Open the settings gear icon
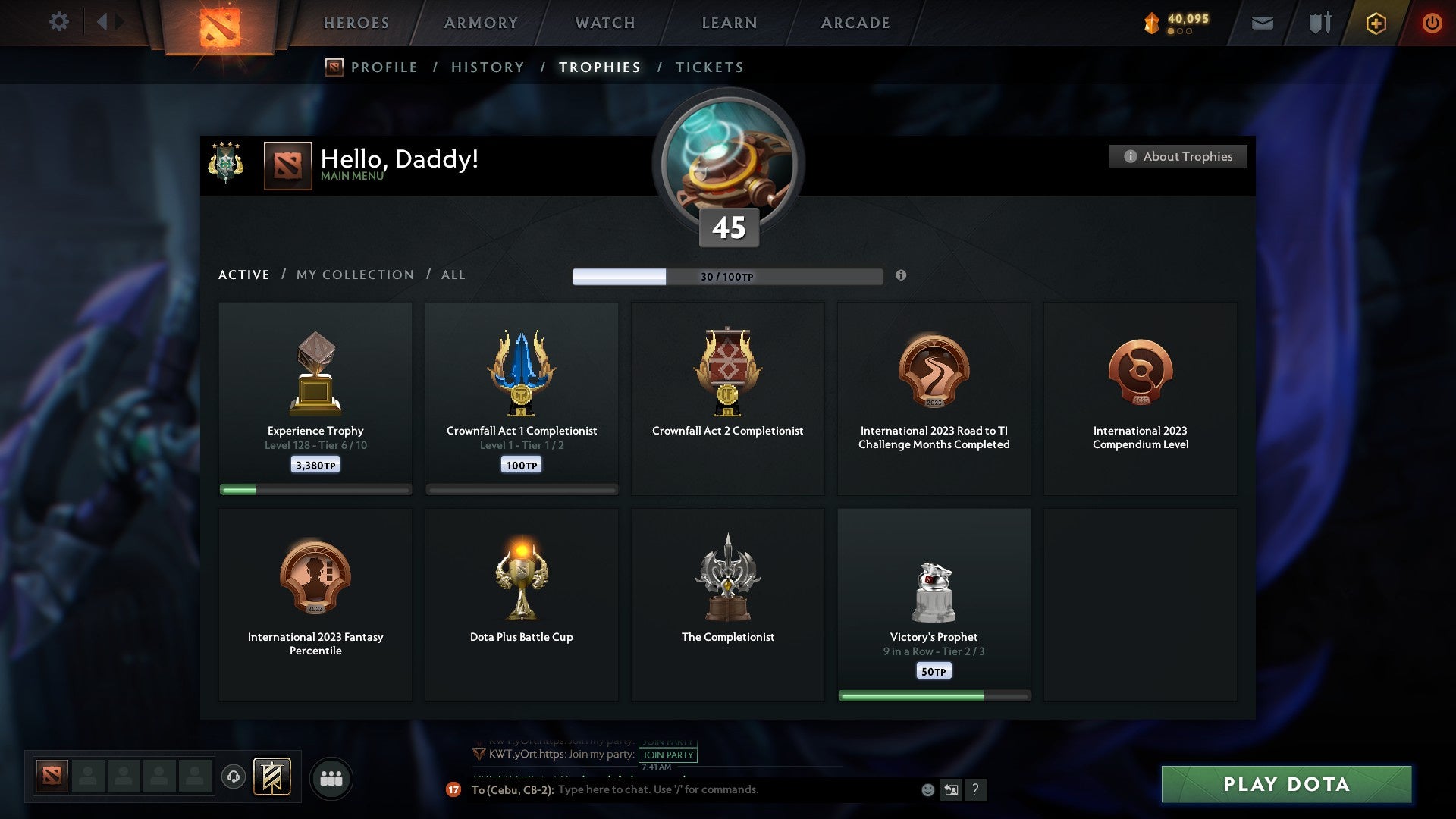 (x=58, y=21)
